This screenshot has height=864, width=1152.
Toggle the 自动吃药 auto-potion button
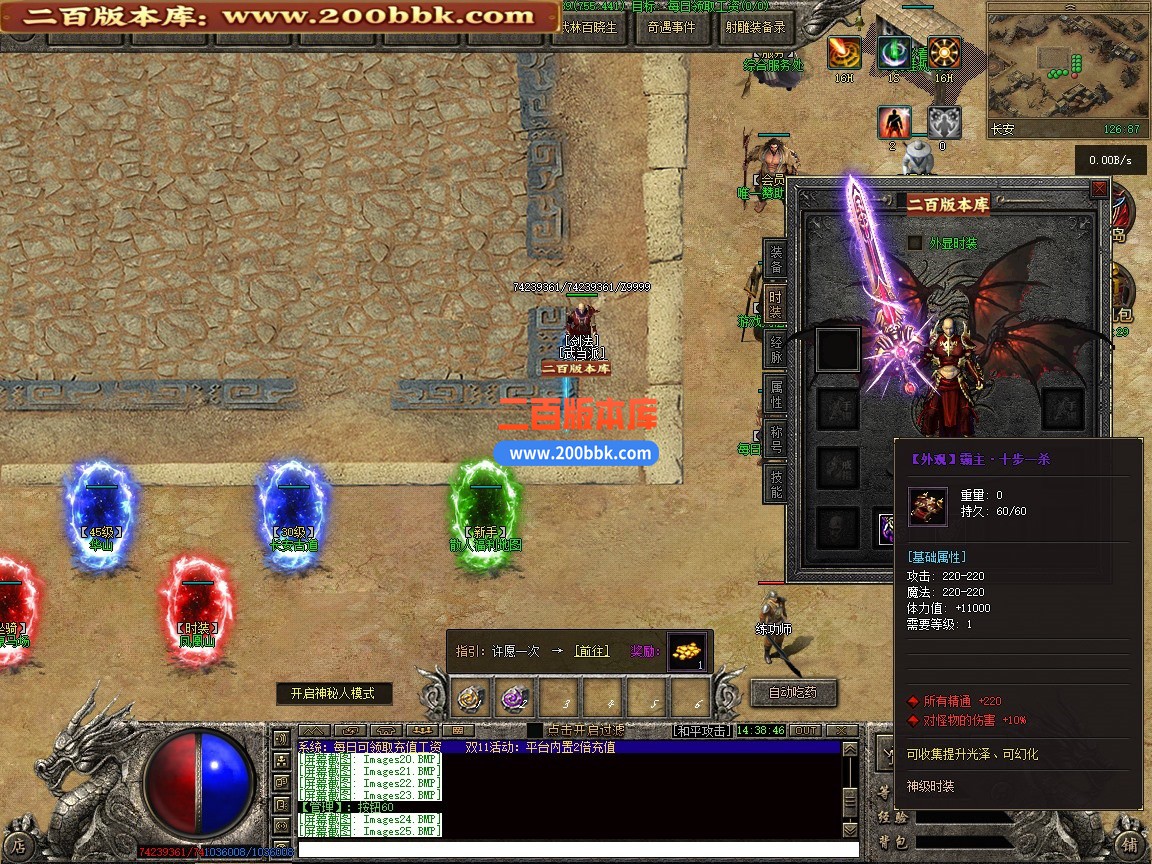(x=792, y=692)
